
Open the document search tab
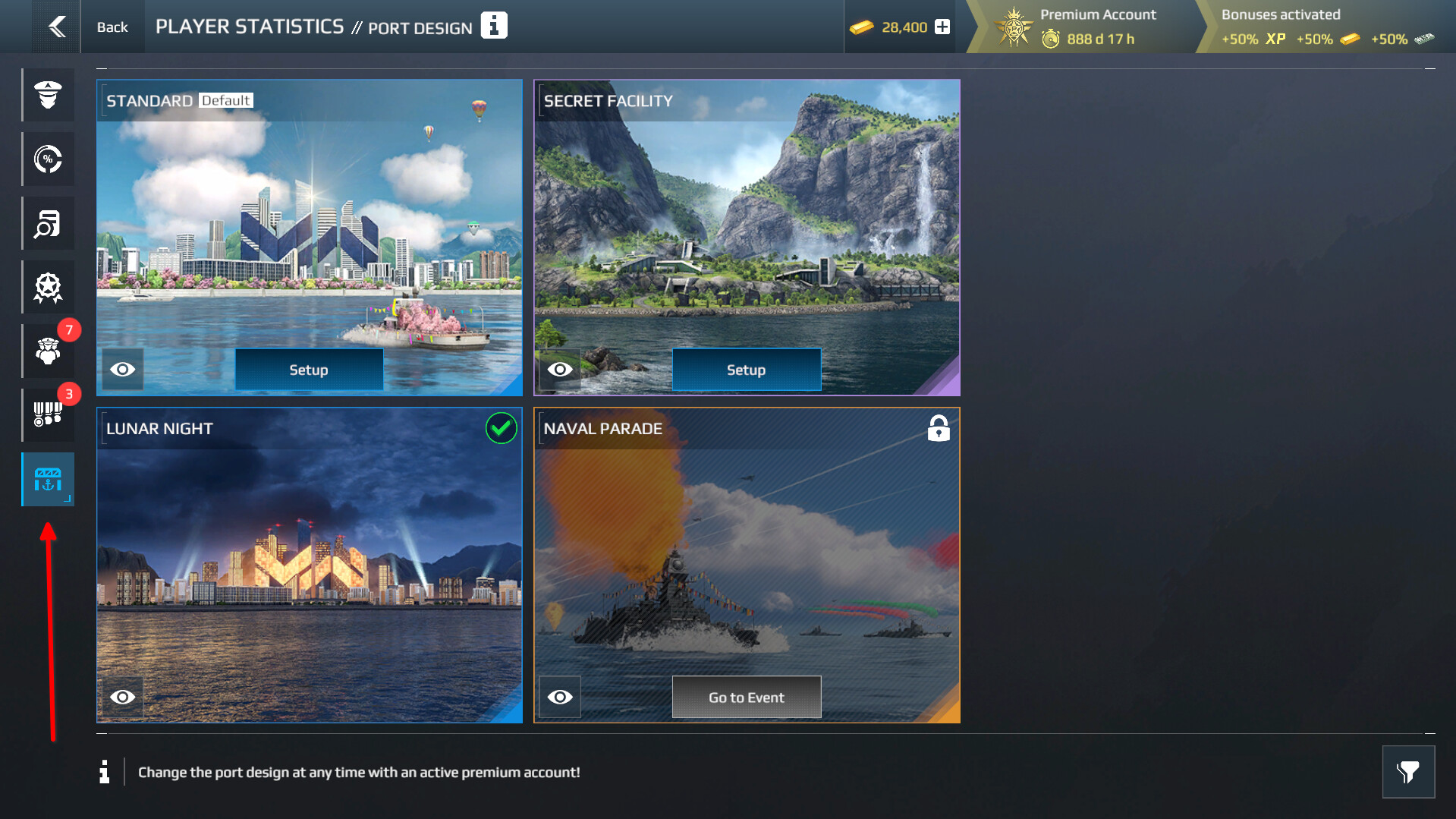[48, 224]
